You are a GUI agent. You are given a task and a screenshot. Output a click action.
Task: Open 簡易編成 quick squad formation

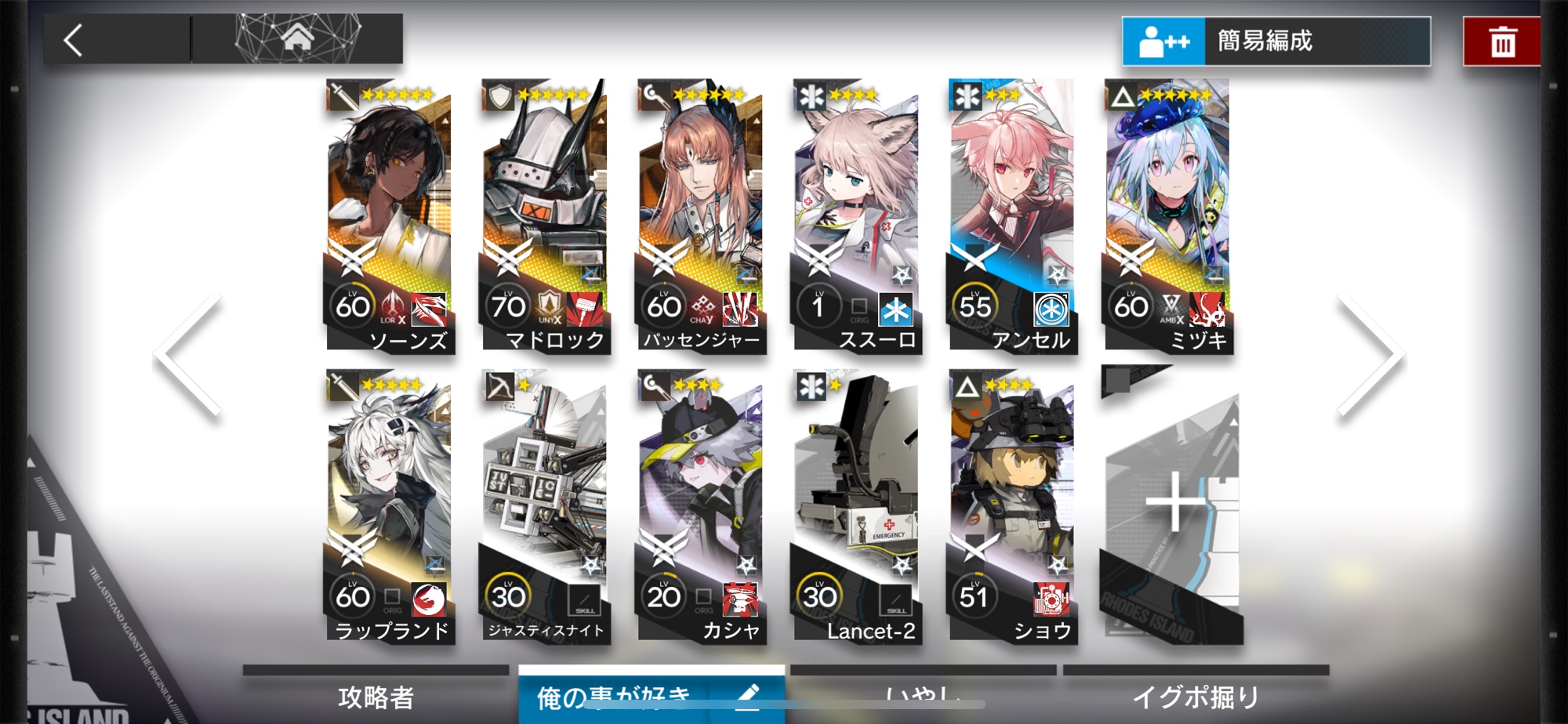coord(1276,41)
